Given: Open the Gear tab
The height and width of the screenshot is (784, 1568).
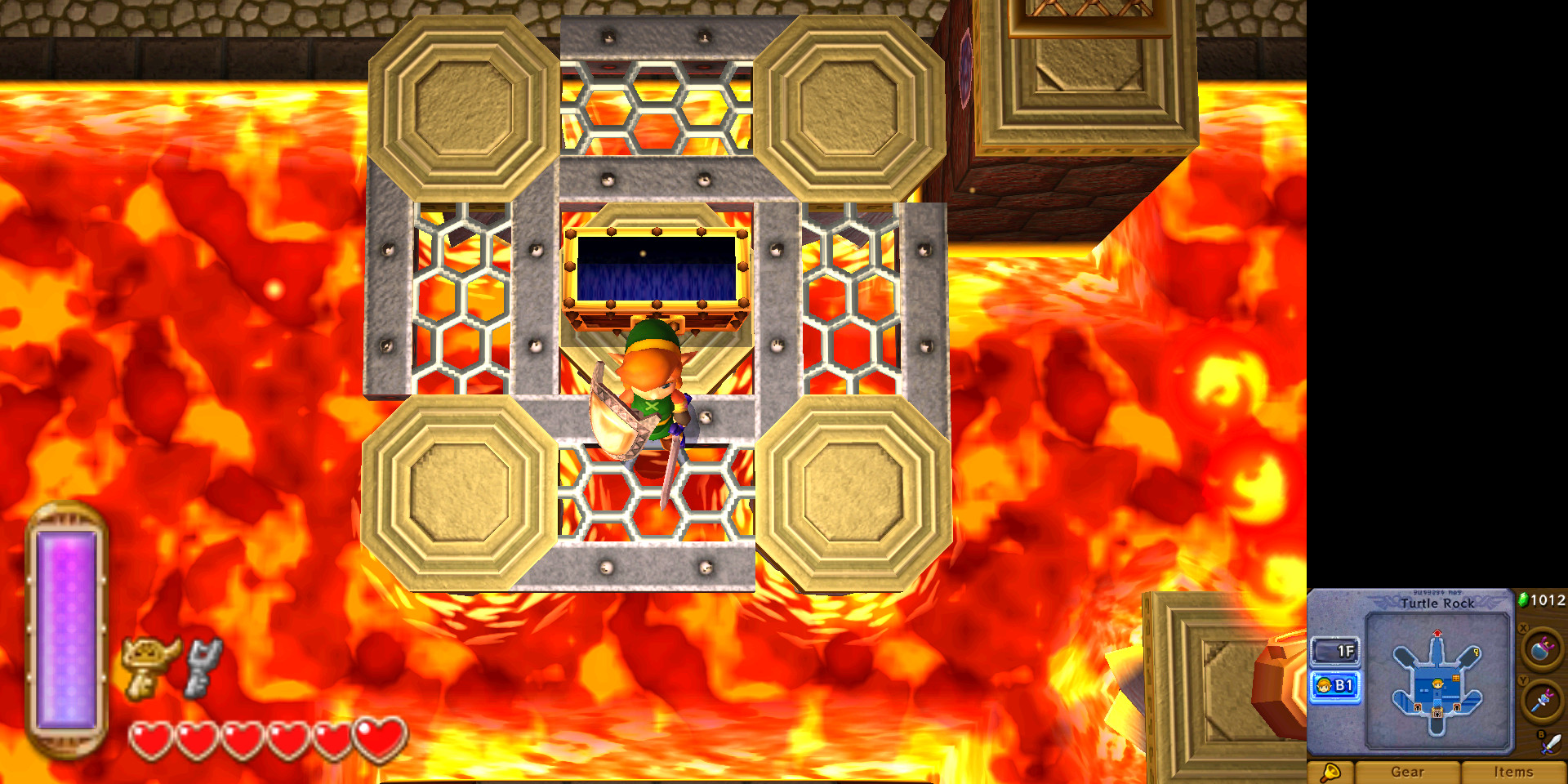Looking at the screenshot, I should (x=1409, y=772).
